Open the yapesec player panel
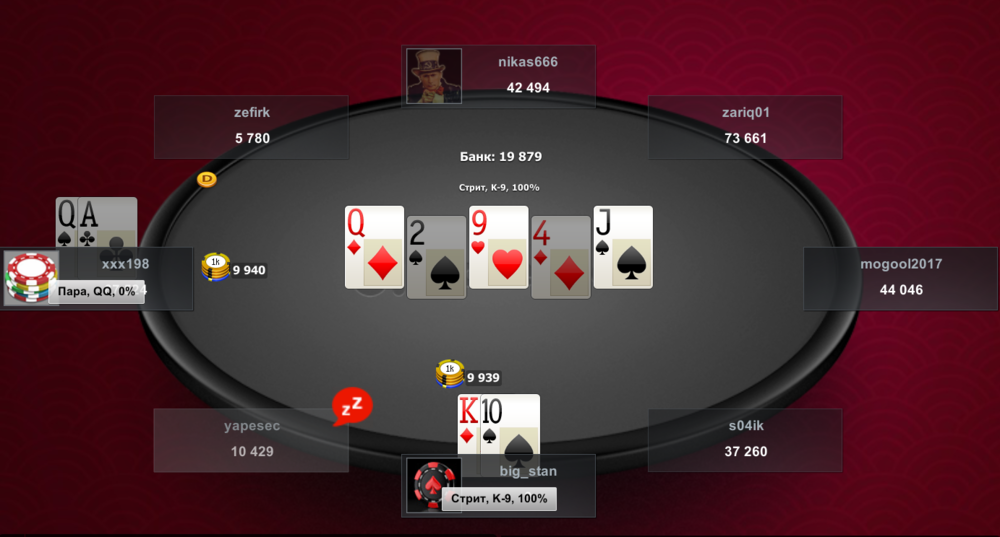Screen dimensions: 1000x537 tap(251, 439)
